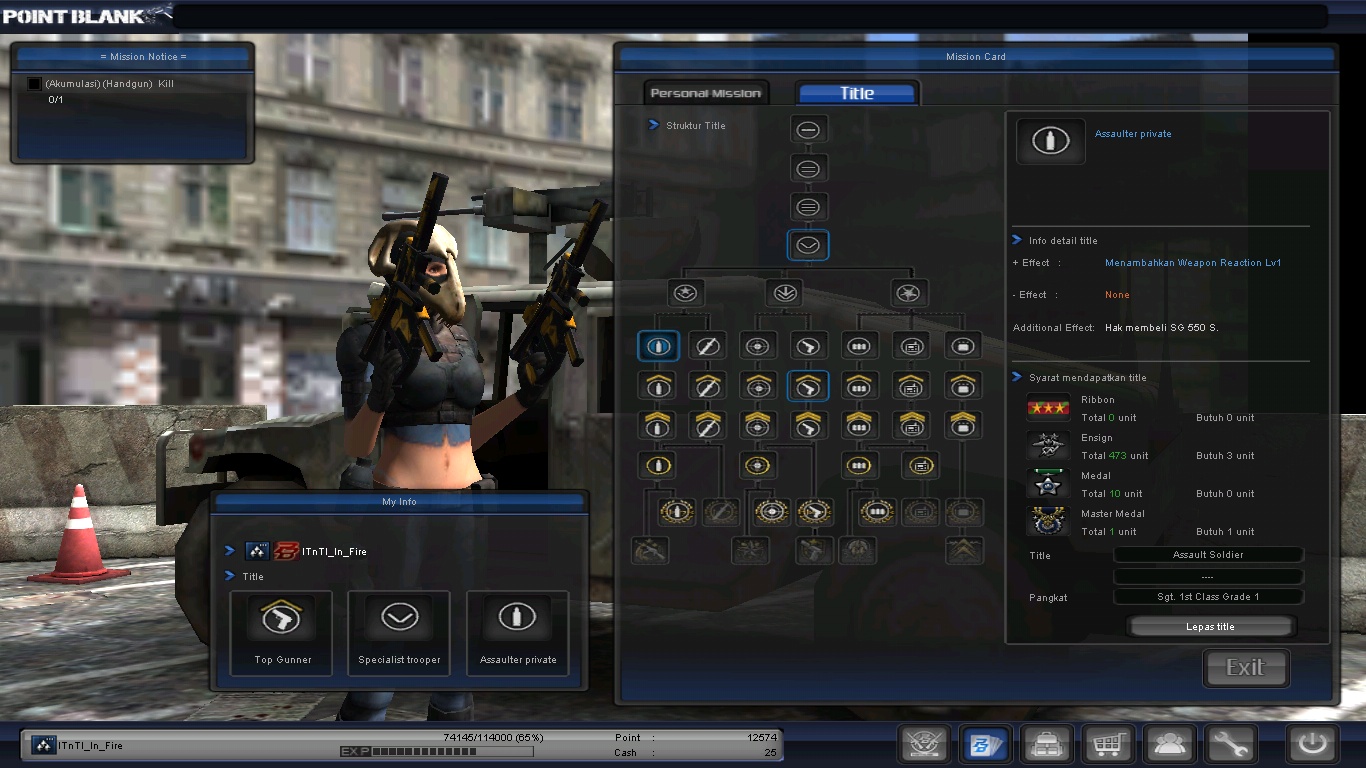Switch to the Personal Mission tab

(705, 91)
